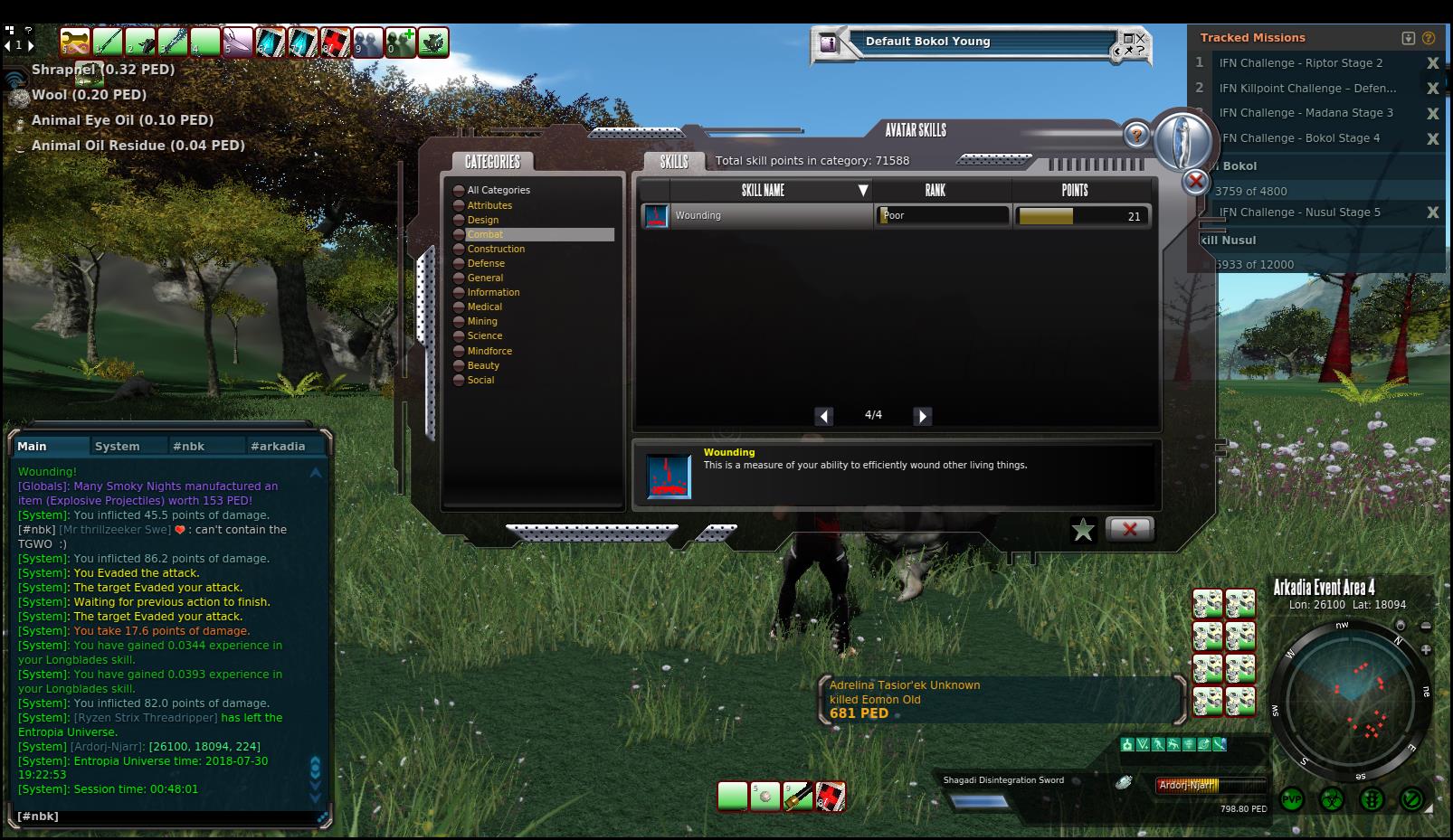The width and height of the screenshot is (1453, 840).
Task: Select the Attributes skill category
Action: (489, 205)
